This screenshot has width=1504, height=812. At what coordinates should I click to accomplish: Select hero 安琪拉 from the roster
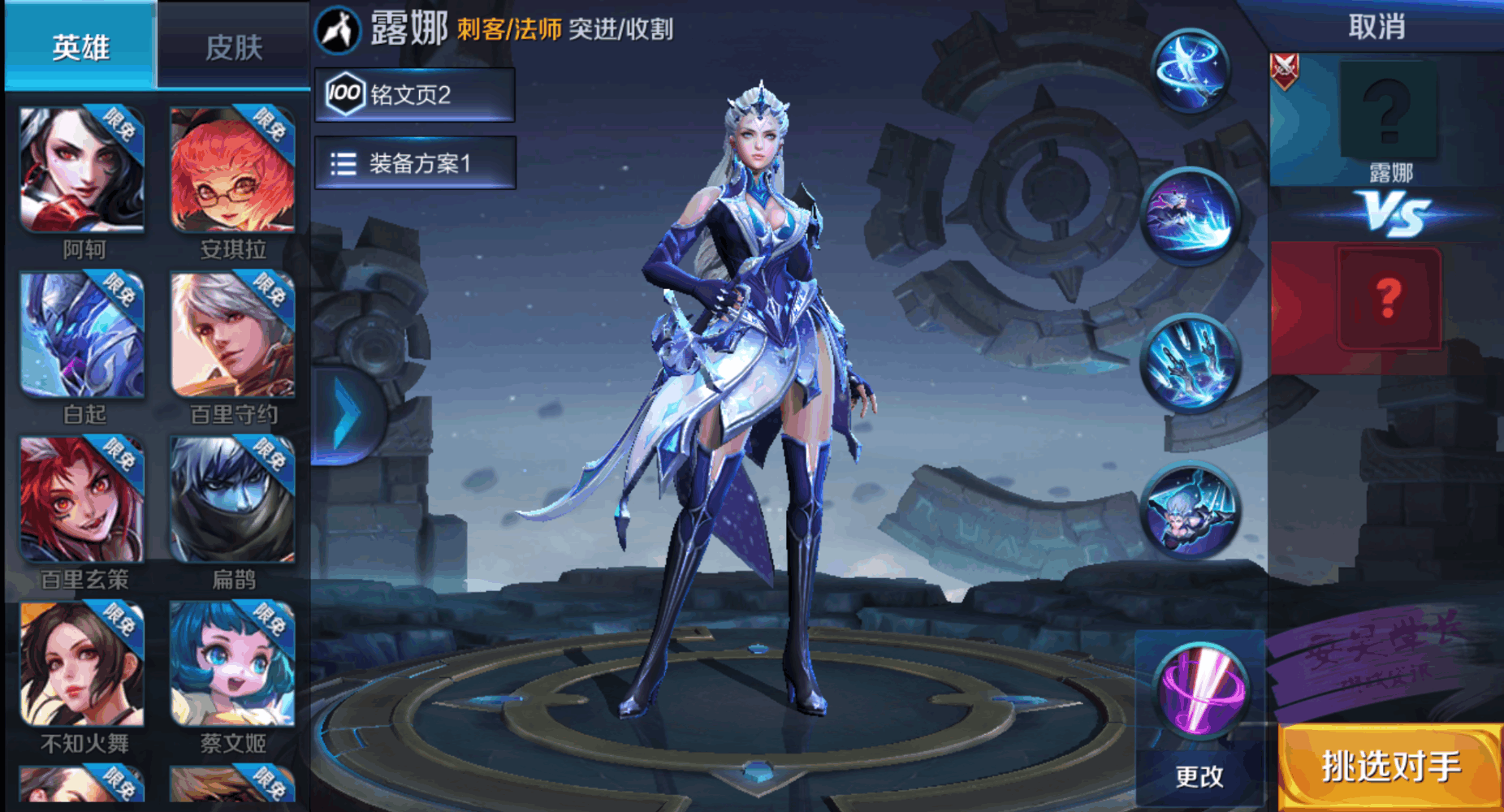[x=232, y=171]
